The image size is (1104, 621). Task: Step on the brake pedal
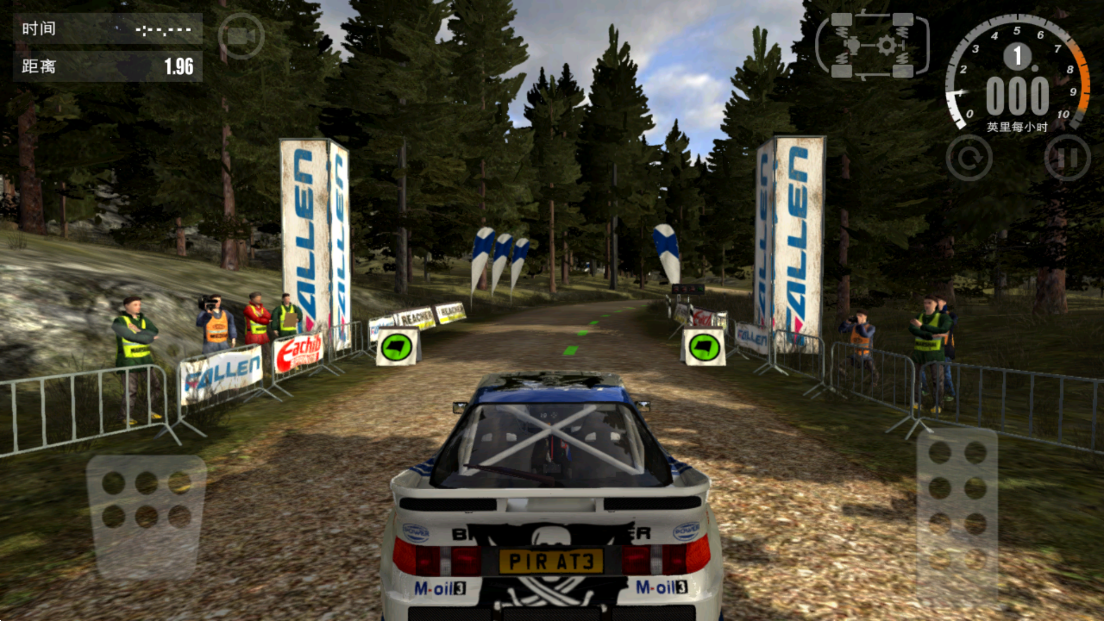click(146, 517)
